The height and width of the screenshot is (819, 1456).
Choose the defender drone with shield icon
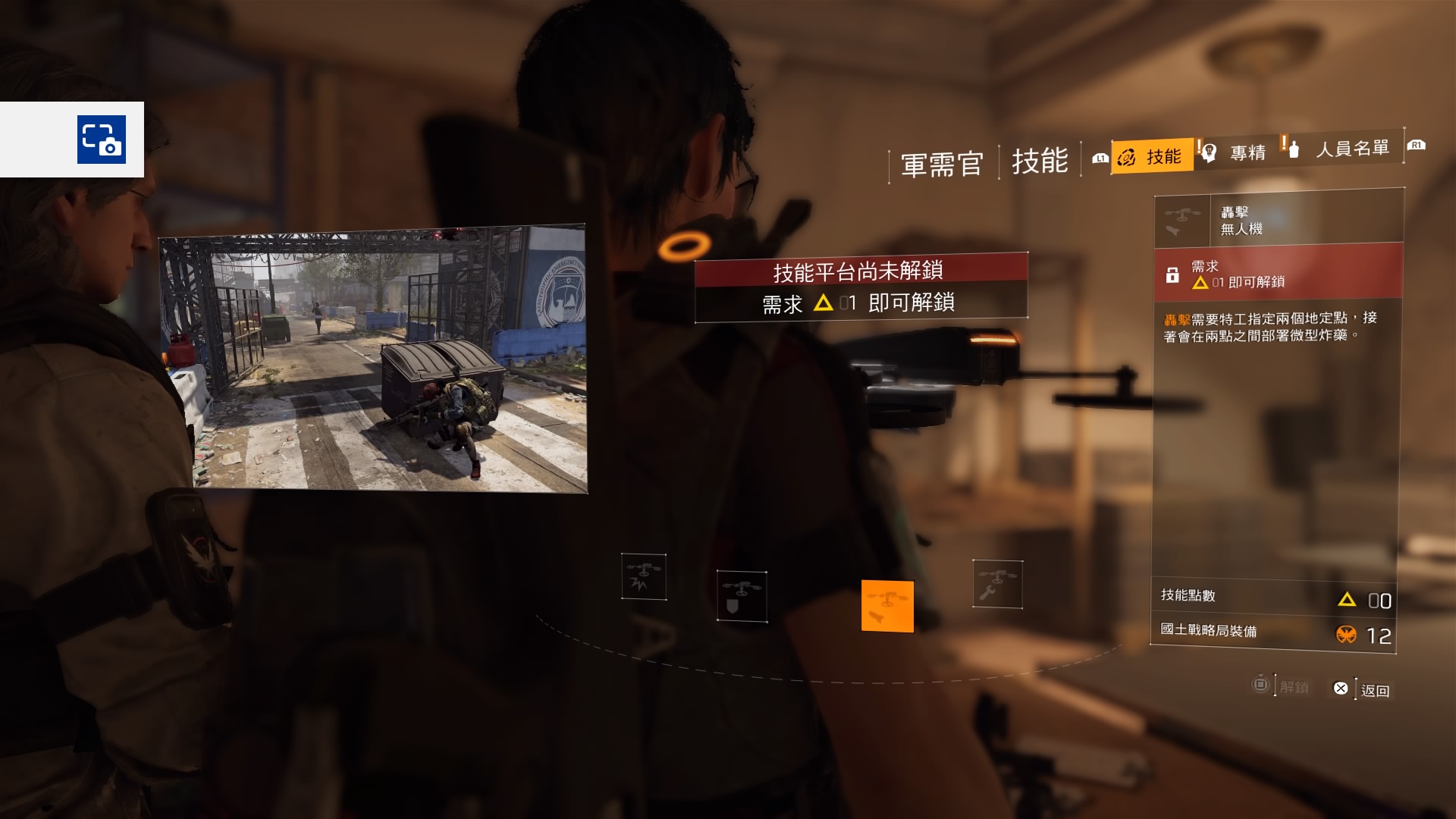[741, 596]
